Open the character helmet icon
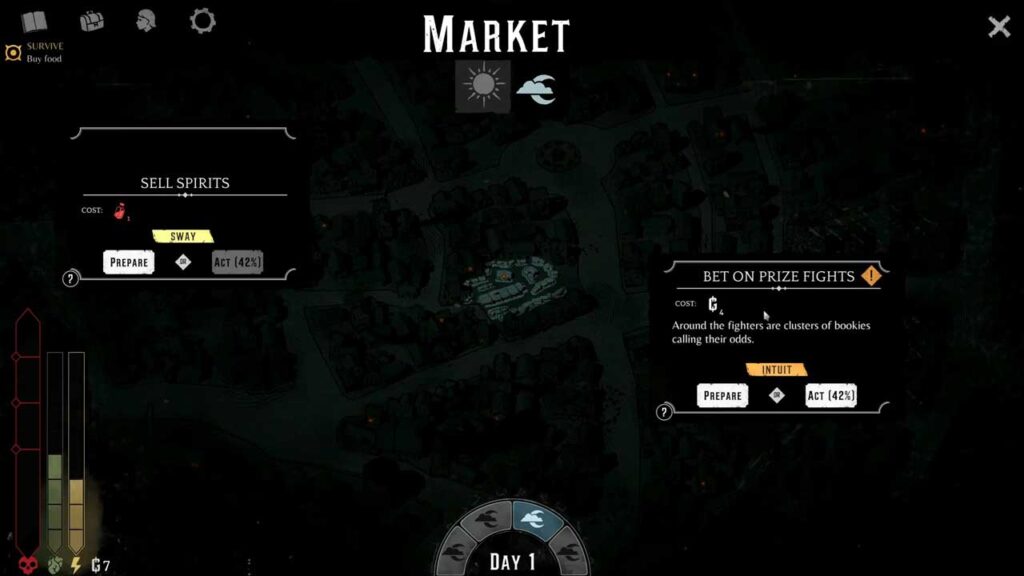 [x=147, y=20]
